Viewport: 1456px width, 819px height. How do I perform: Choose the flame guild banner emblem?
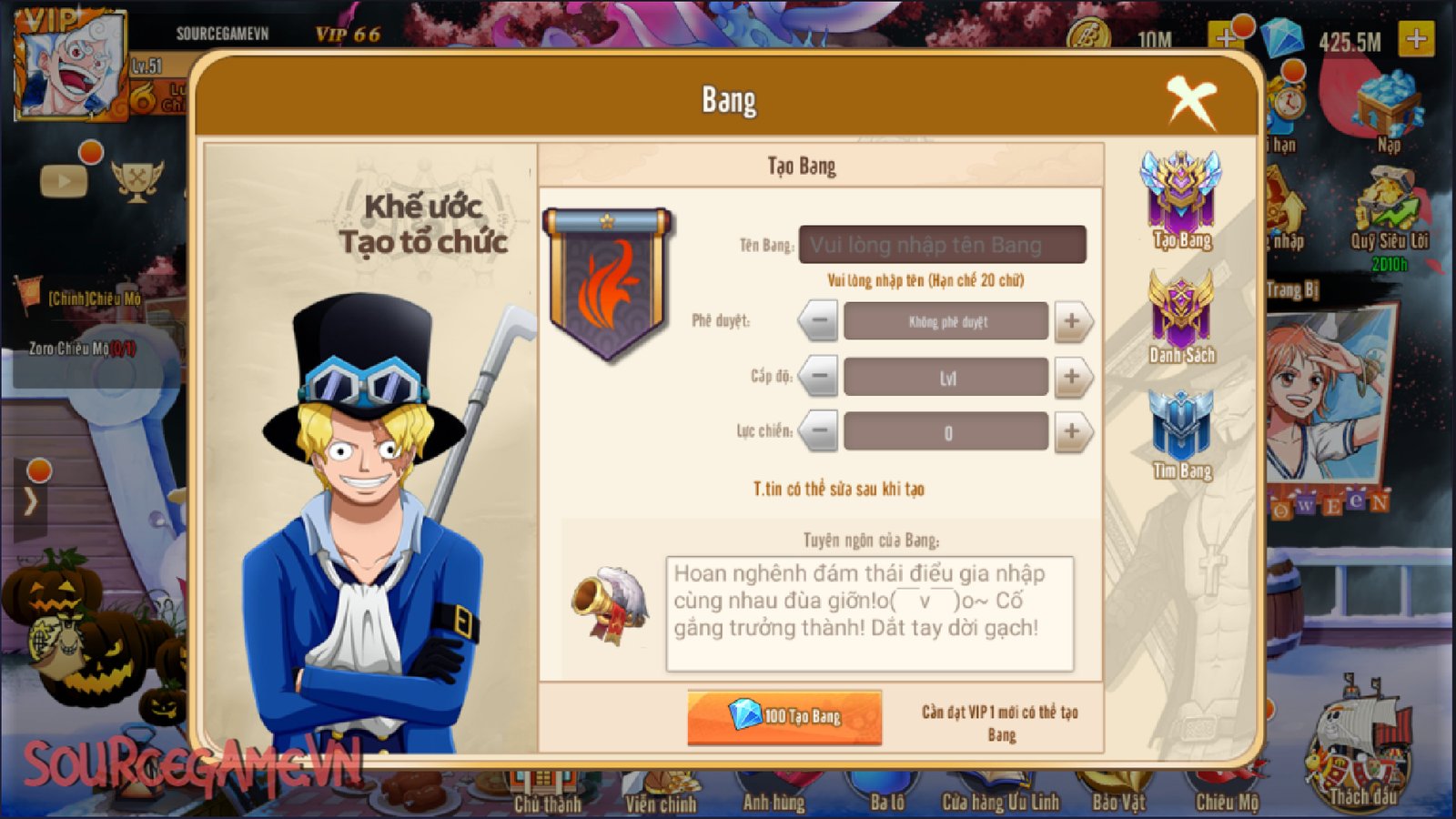pos(608,284)
